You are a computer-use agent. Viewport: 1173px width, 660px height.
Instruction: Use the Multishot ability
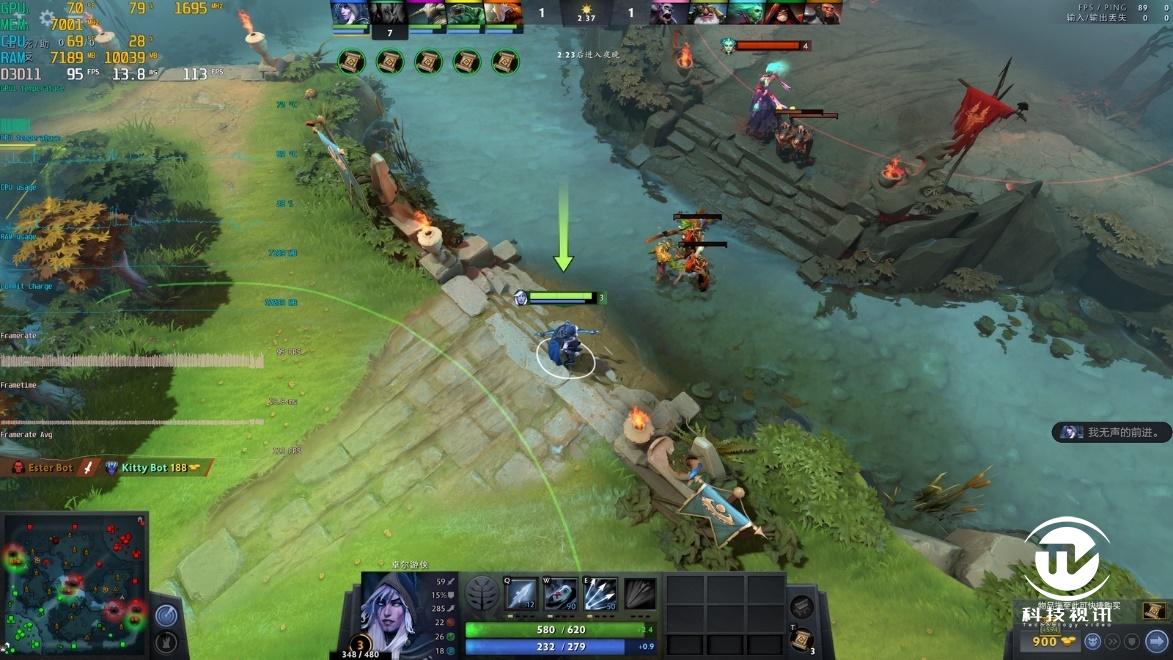pyautogui.click(x=600, y=594)
